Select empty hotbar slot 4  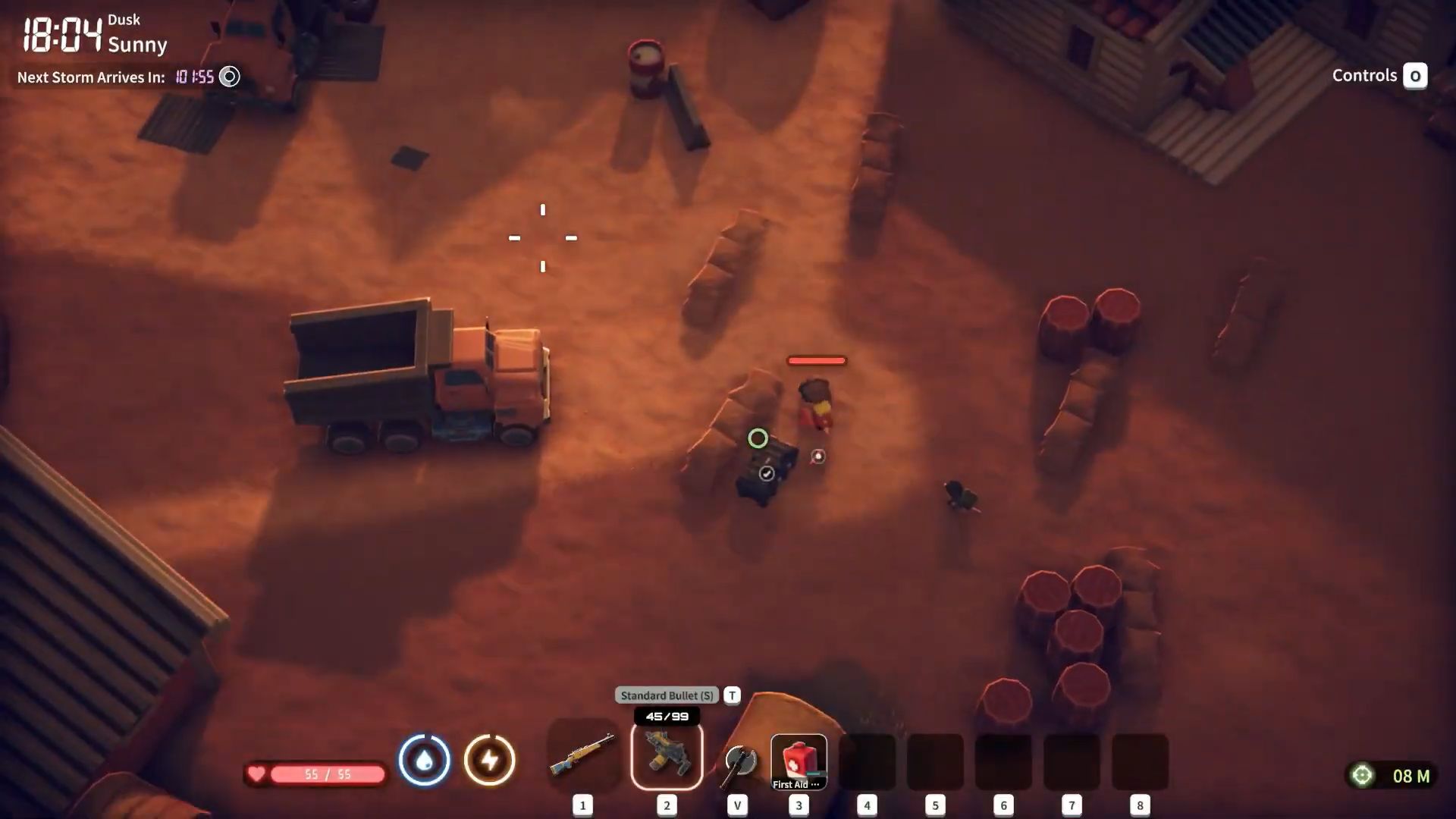[867, 761]
